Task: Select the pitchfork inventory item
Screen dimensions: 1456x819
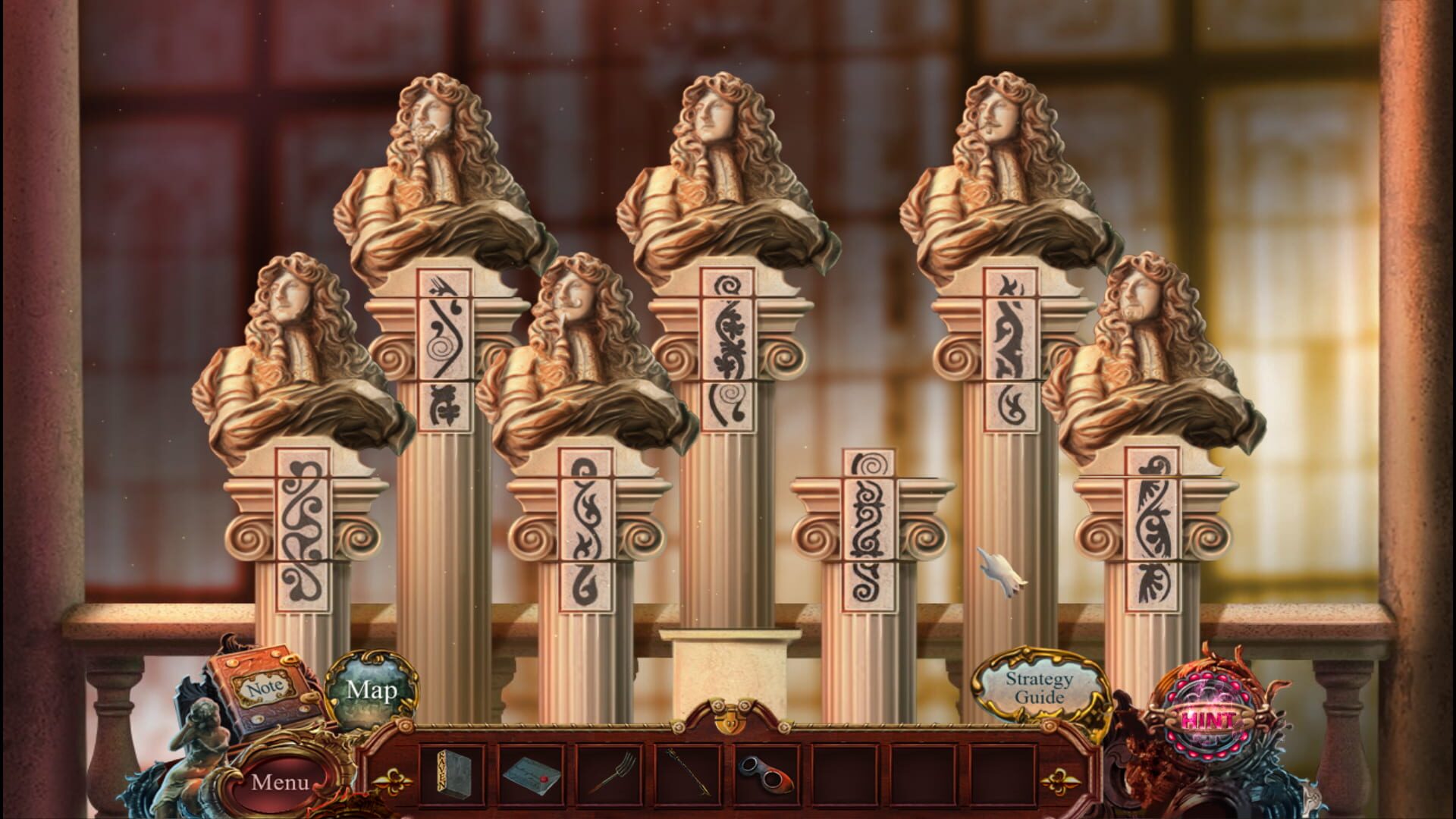Action: tap(608, 773)
